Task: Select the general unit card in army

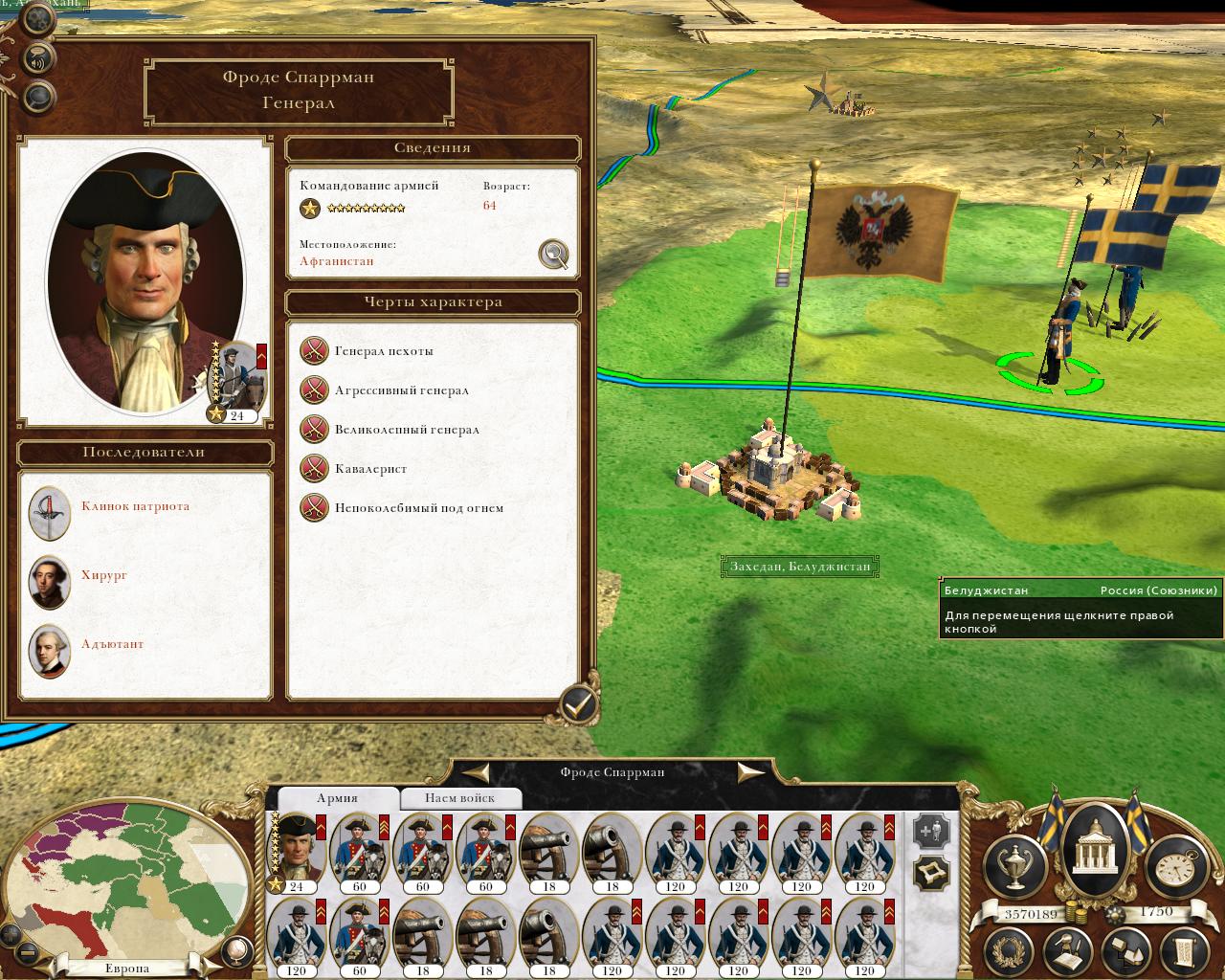Action: pos(297,848)
